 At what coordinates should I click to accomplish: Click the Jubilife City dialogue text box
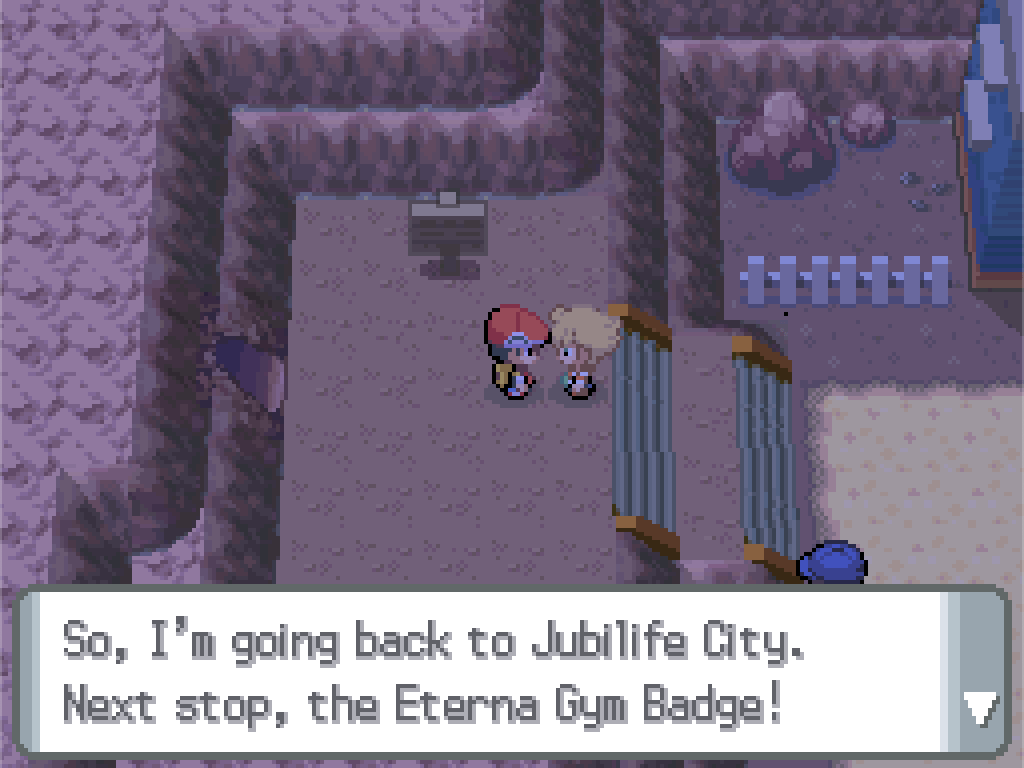click(480, 673)
